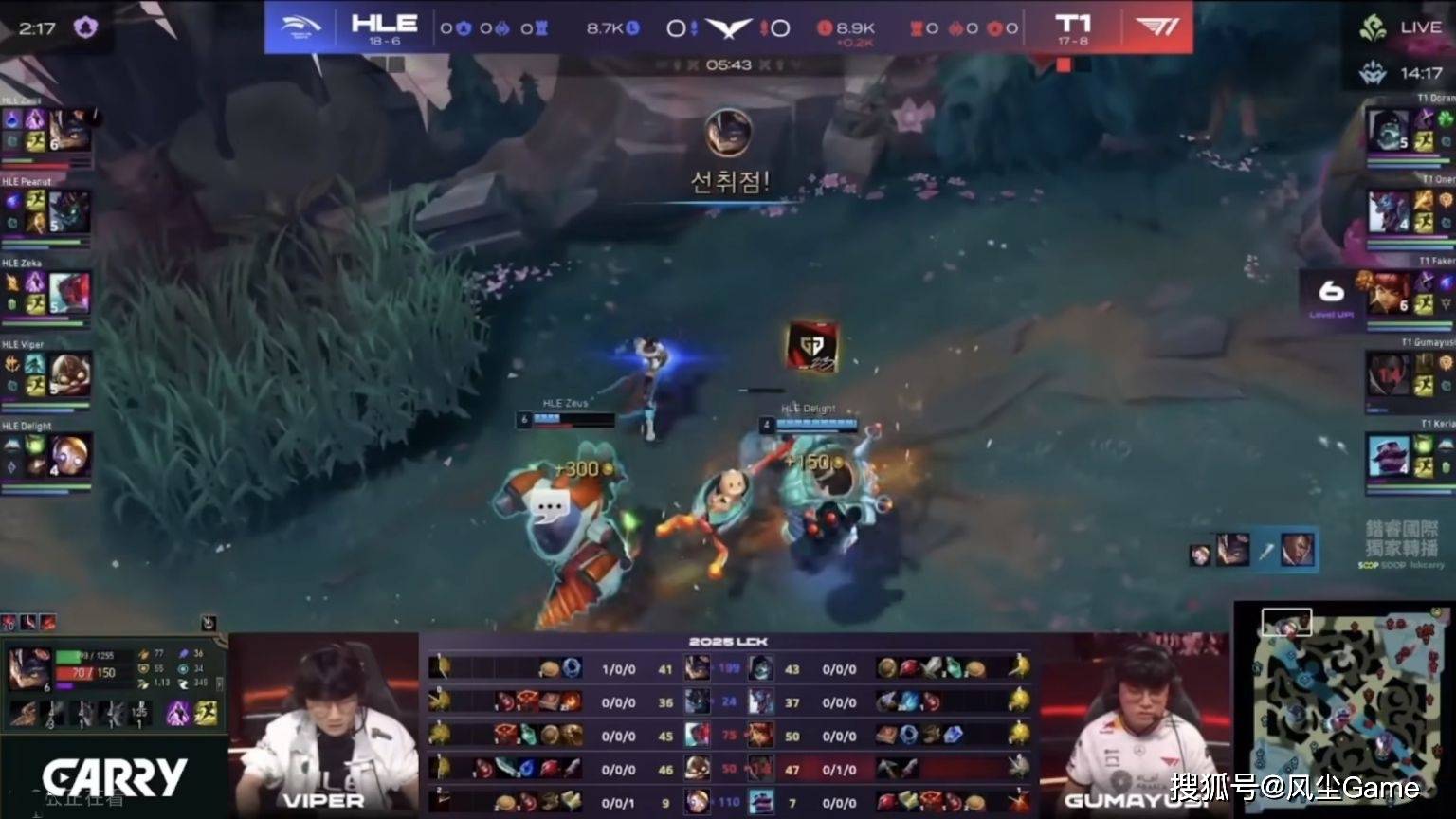
Task: Click the T1 team logo on the top scoreboard
Action: [x=1157, y=26]
